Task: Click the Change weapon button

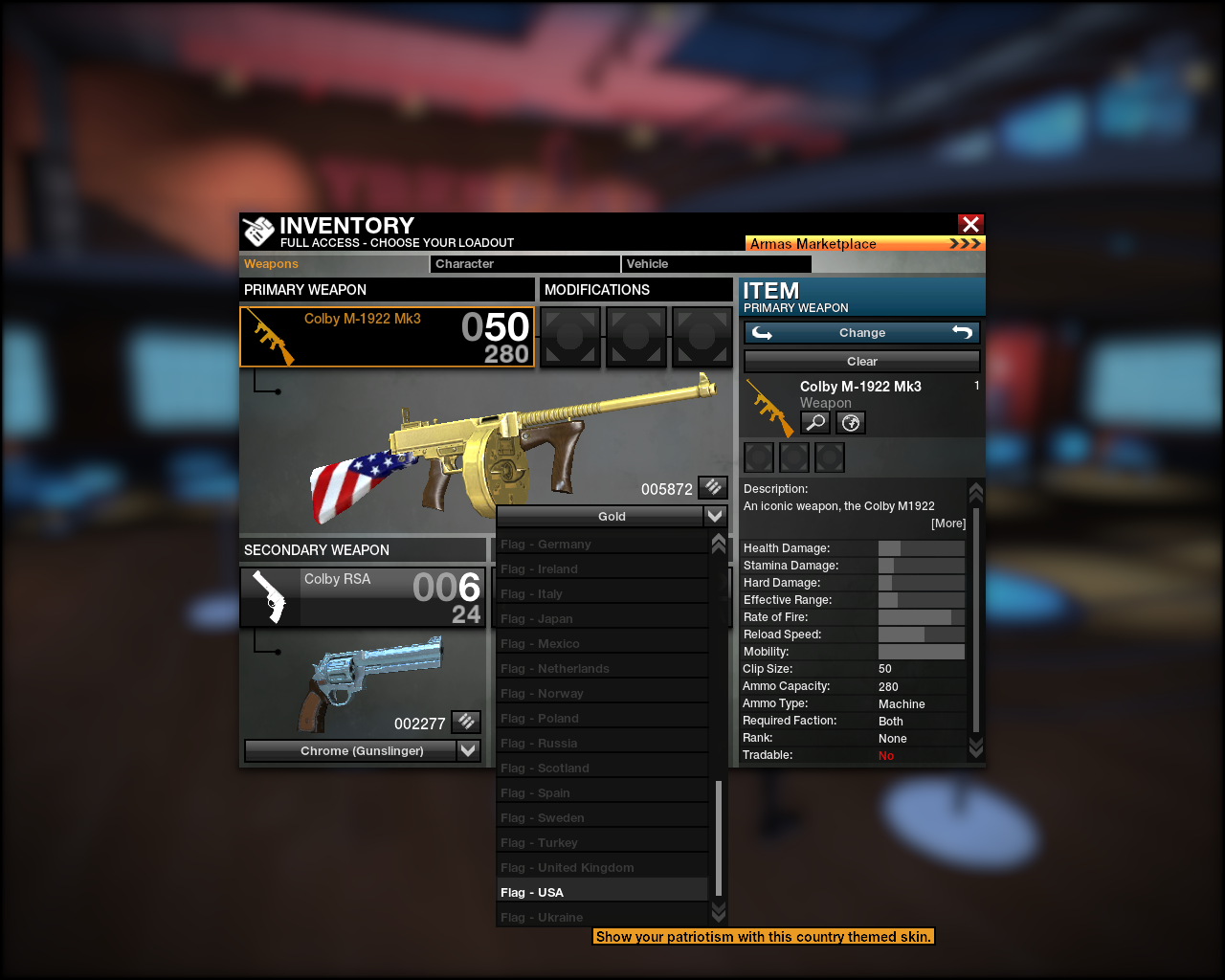Action: click(861, 333)
